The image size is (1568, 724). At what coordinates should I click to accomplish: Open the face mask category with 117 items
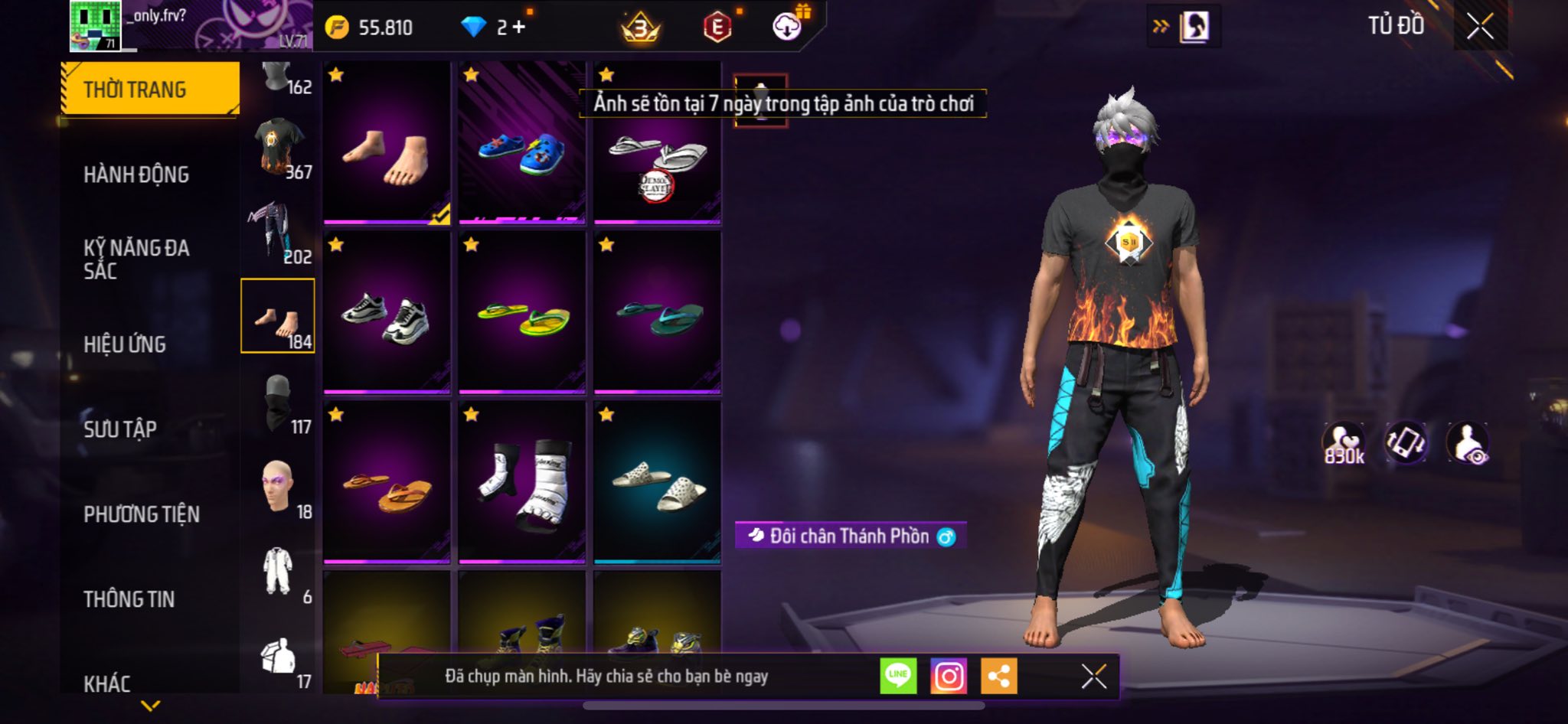coord(279,403)
